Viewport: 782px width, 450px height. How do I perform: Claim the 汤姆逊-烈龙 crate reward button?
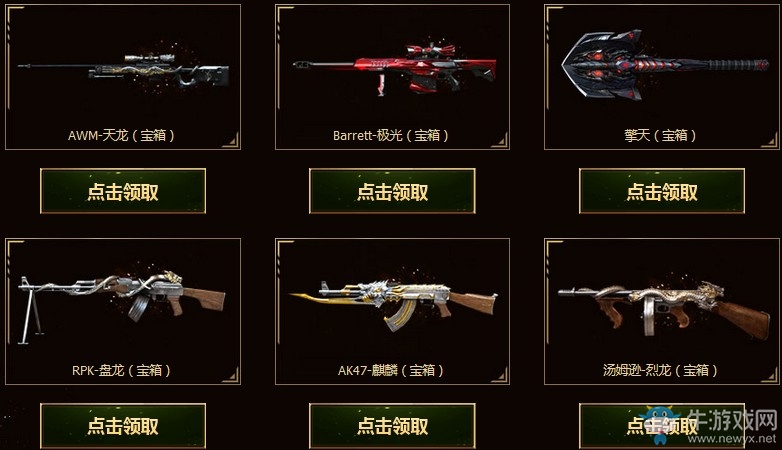coord(662,425)
